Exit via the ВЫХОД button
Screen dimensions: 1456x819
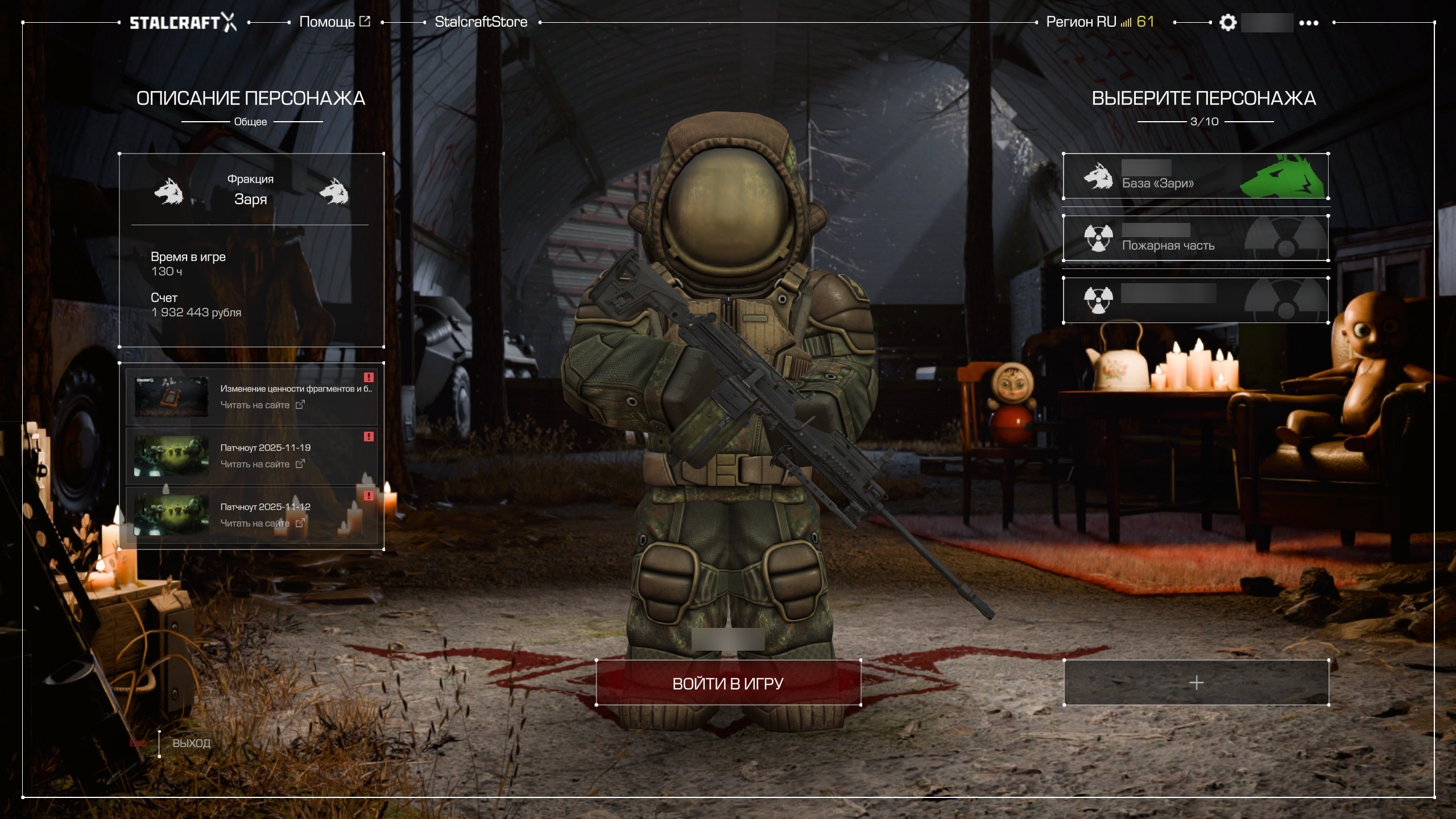(191, 743)
